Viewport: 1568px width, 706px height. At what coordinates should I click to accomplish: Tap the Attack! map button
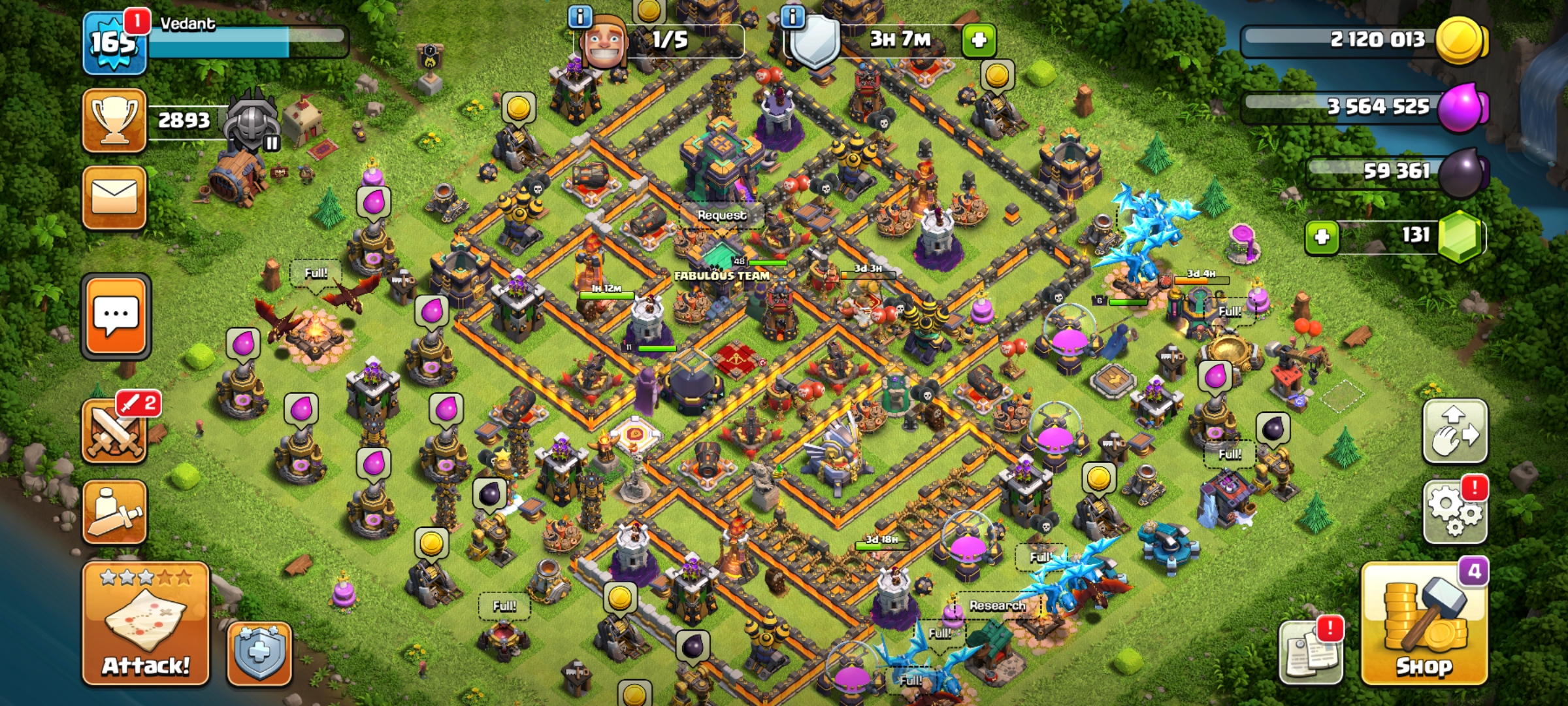point(145,624)
